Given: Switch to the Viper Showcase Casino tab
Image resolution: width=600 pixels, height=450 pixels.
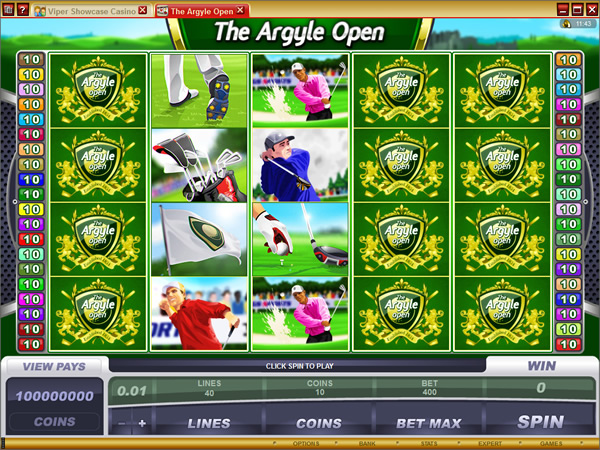Looking at the screenshot, I should click(x=84, y=10).
